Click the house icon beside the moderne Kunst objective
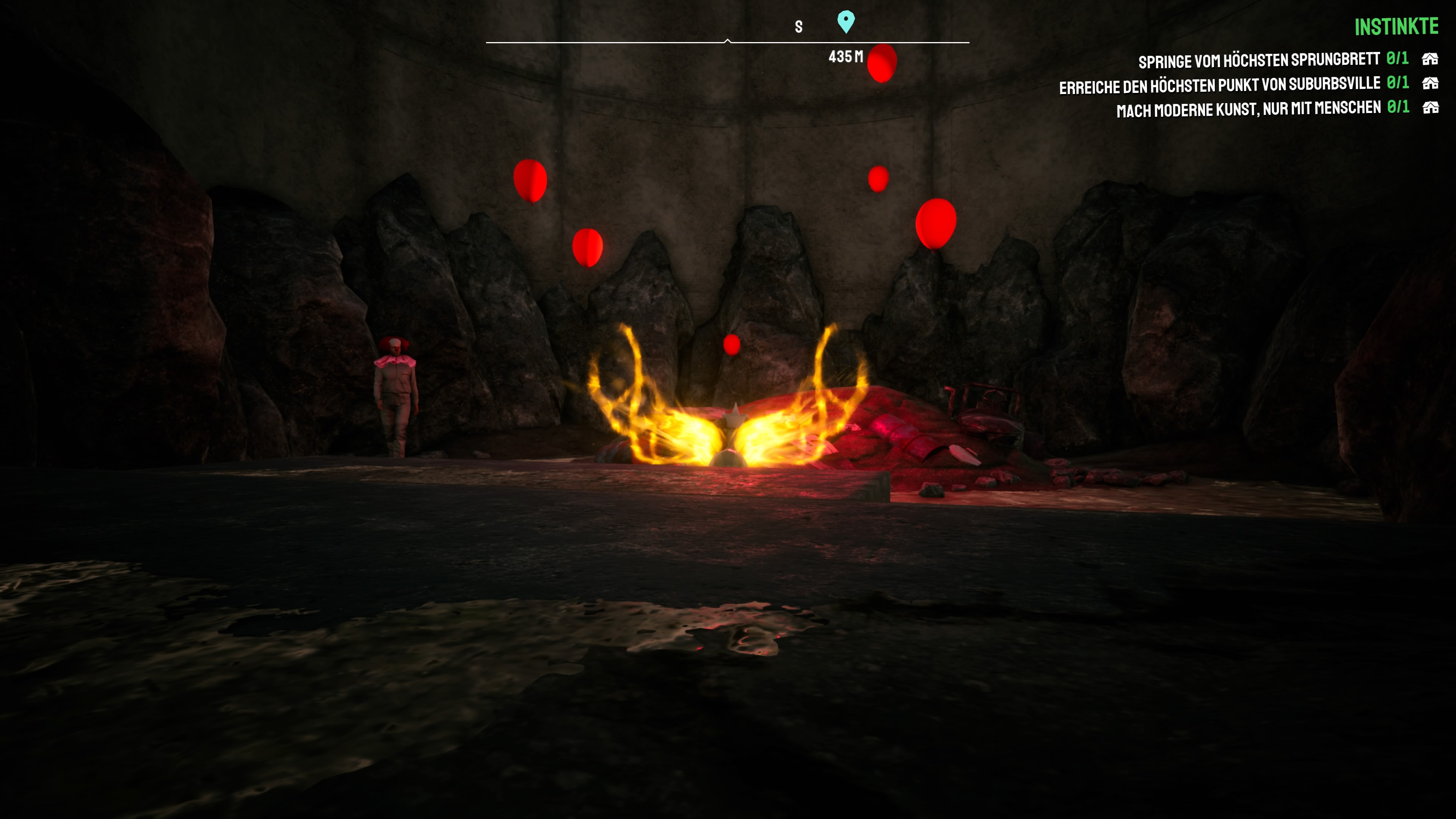Viewport: 1456px width, 819px height. (x=1430, y=107)
